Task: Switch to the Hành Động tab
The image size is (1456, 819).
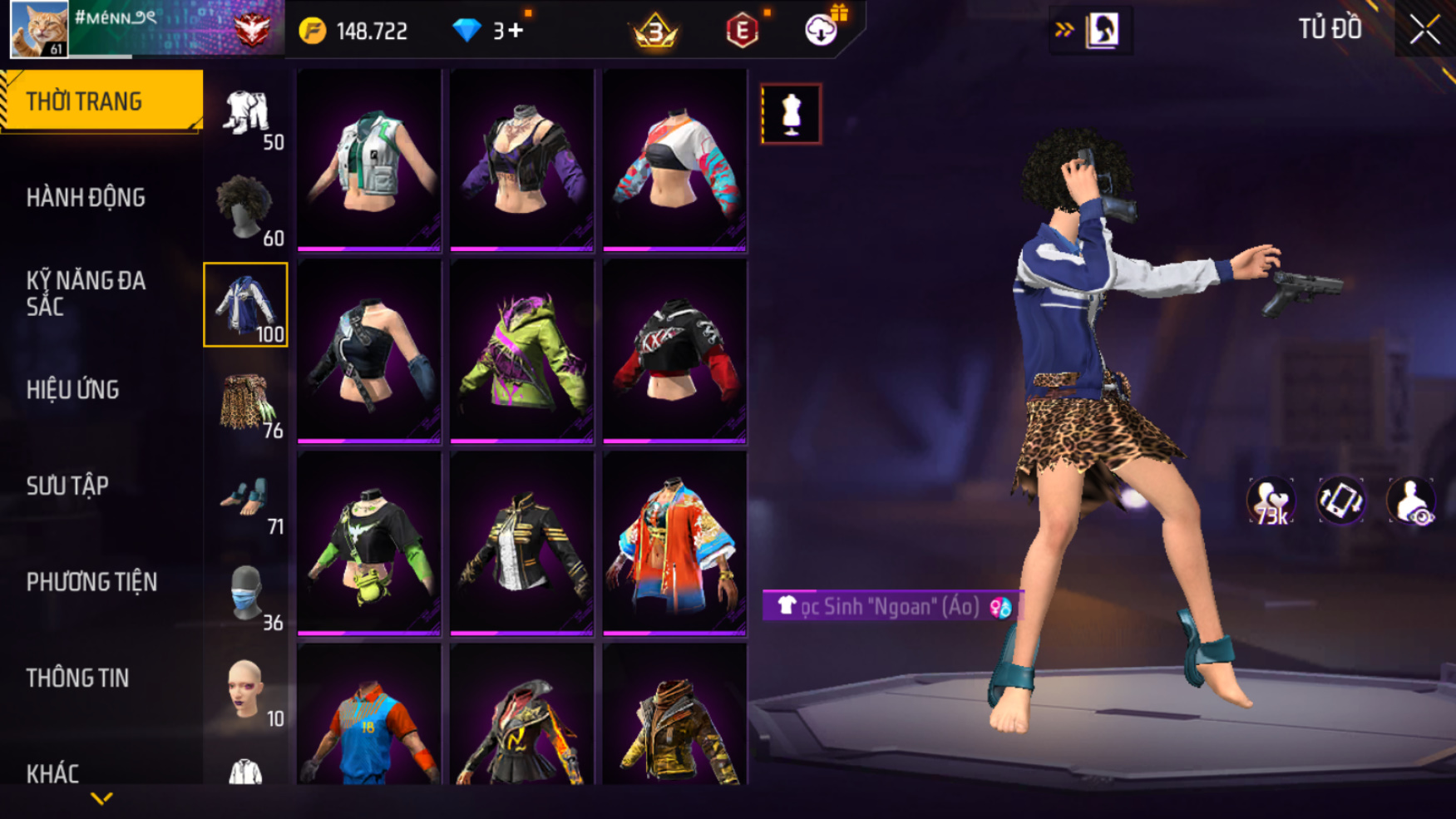Action: click(86, 198)
